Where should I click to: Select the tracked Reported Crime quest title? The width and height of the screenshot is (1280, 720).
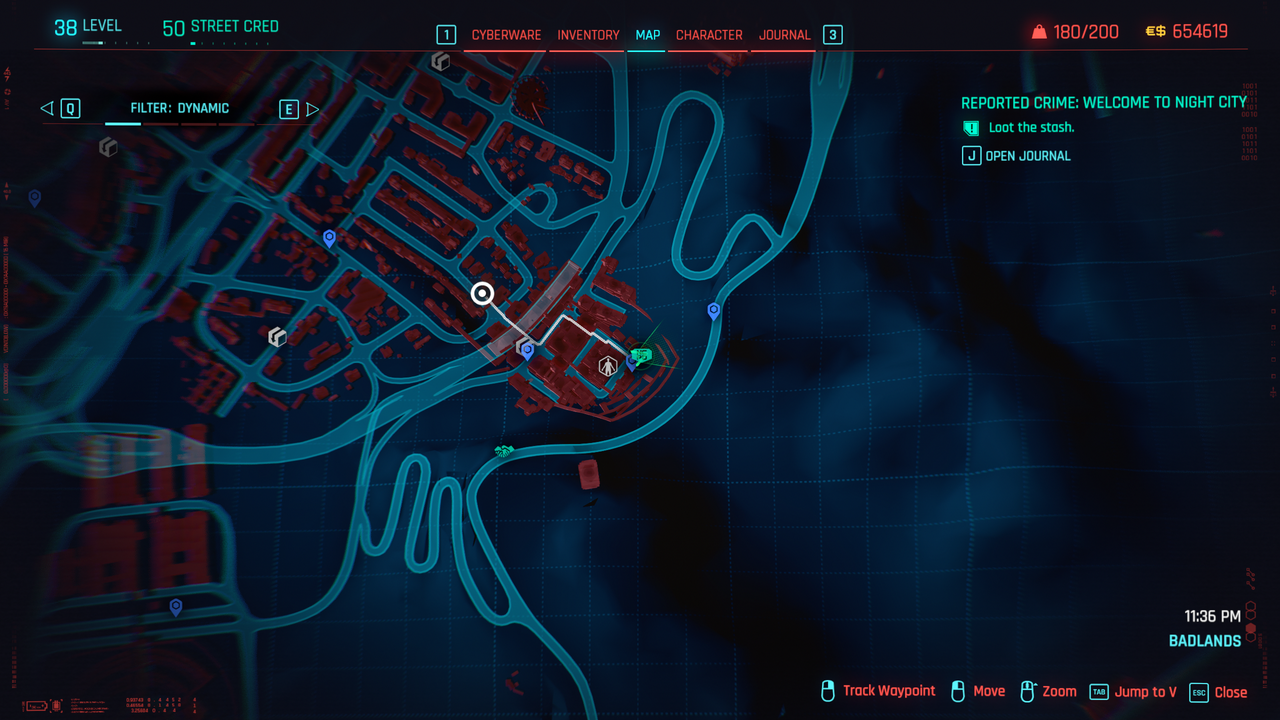click(1103, 103)
